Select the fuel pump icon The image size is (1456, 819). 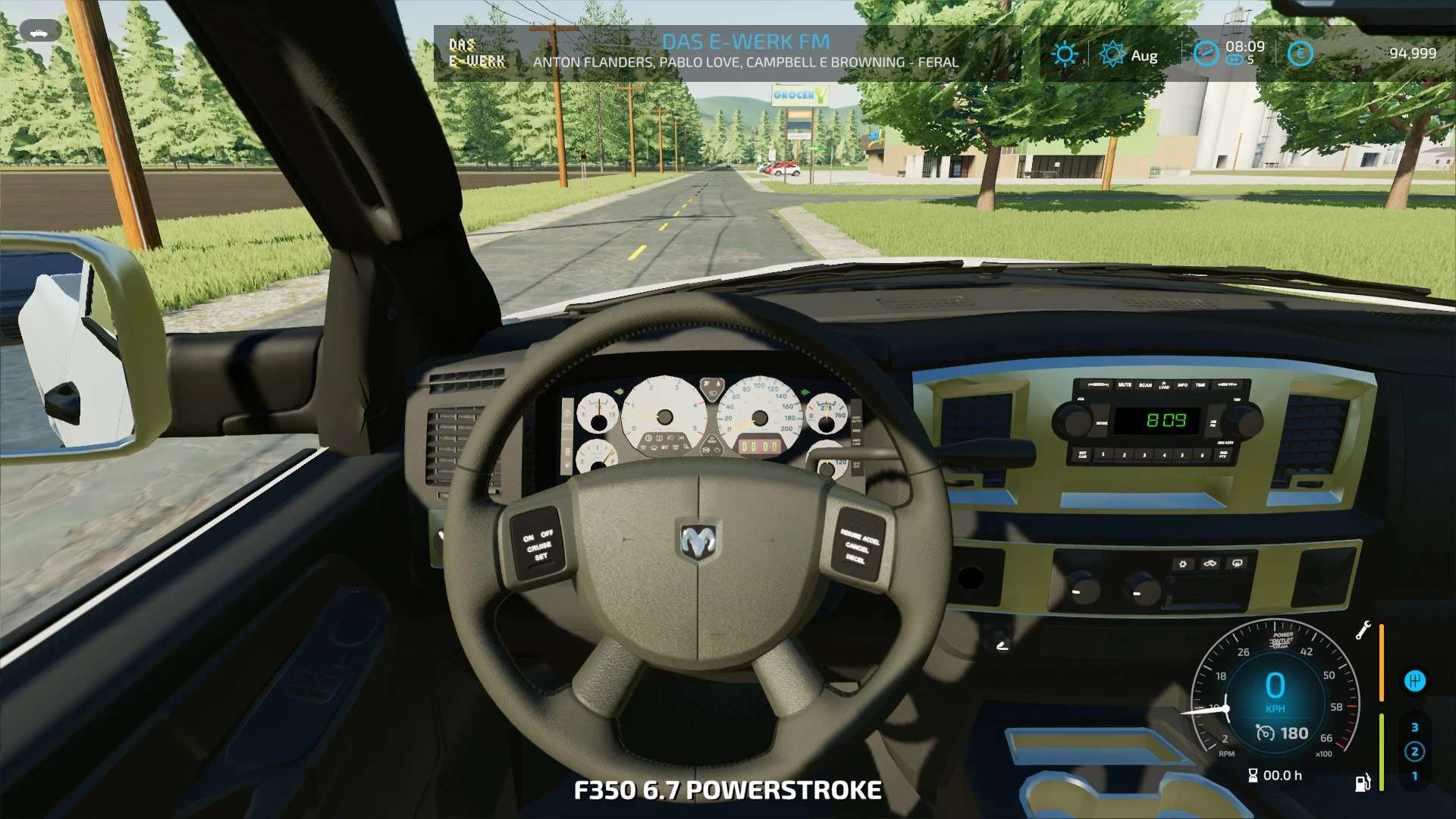(1363, 782)
